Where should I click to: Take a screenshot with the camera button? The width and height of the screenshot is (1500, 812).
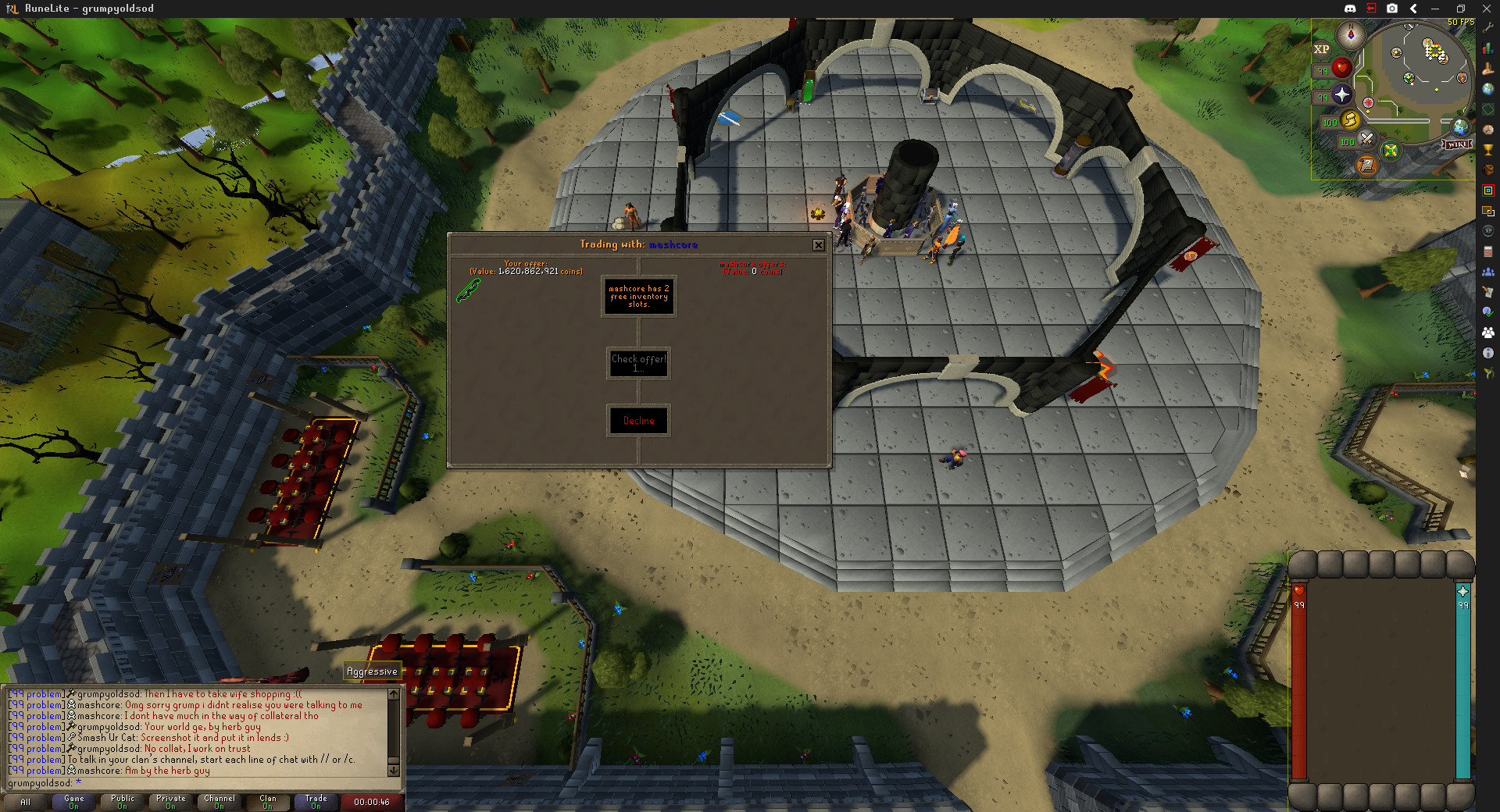tap(1392, 9)
